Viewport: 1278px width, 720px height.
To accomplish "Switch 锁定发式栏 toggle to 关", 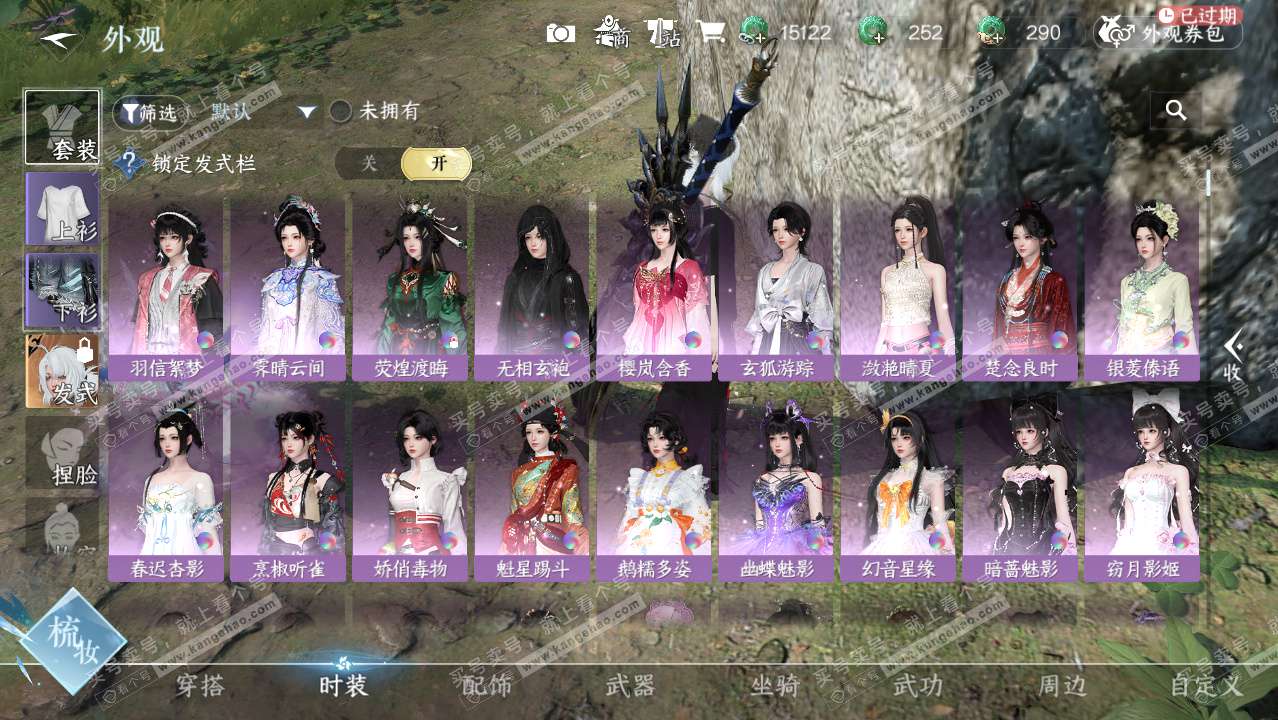I will 369,164.
